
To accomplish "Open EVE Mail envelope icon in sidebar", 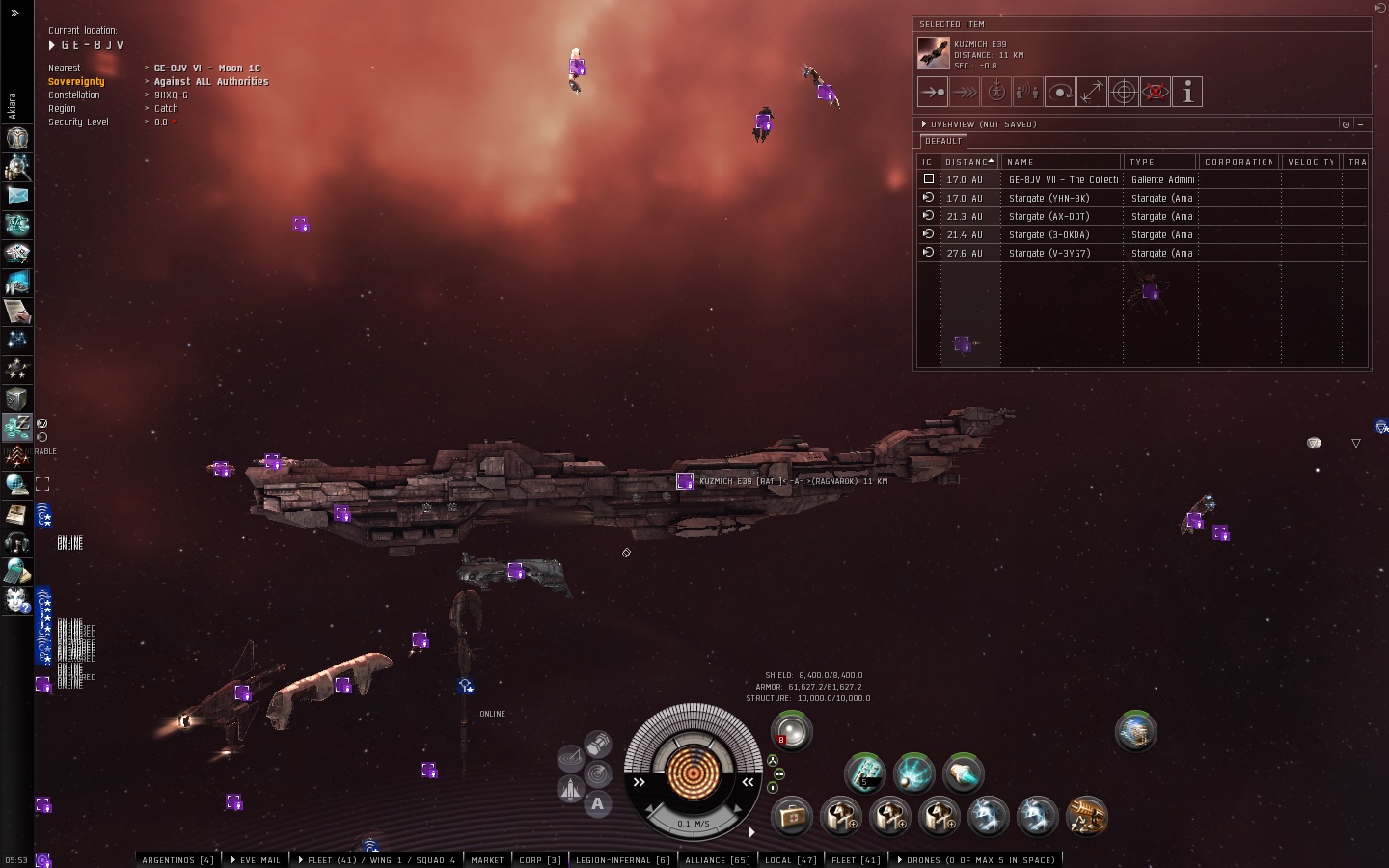I will [16, 195].
